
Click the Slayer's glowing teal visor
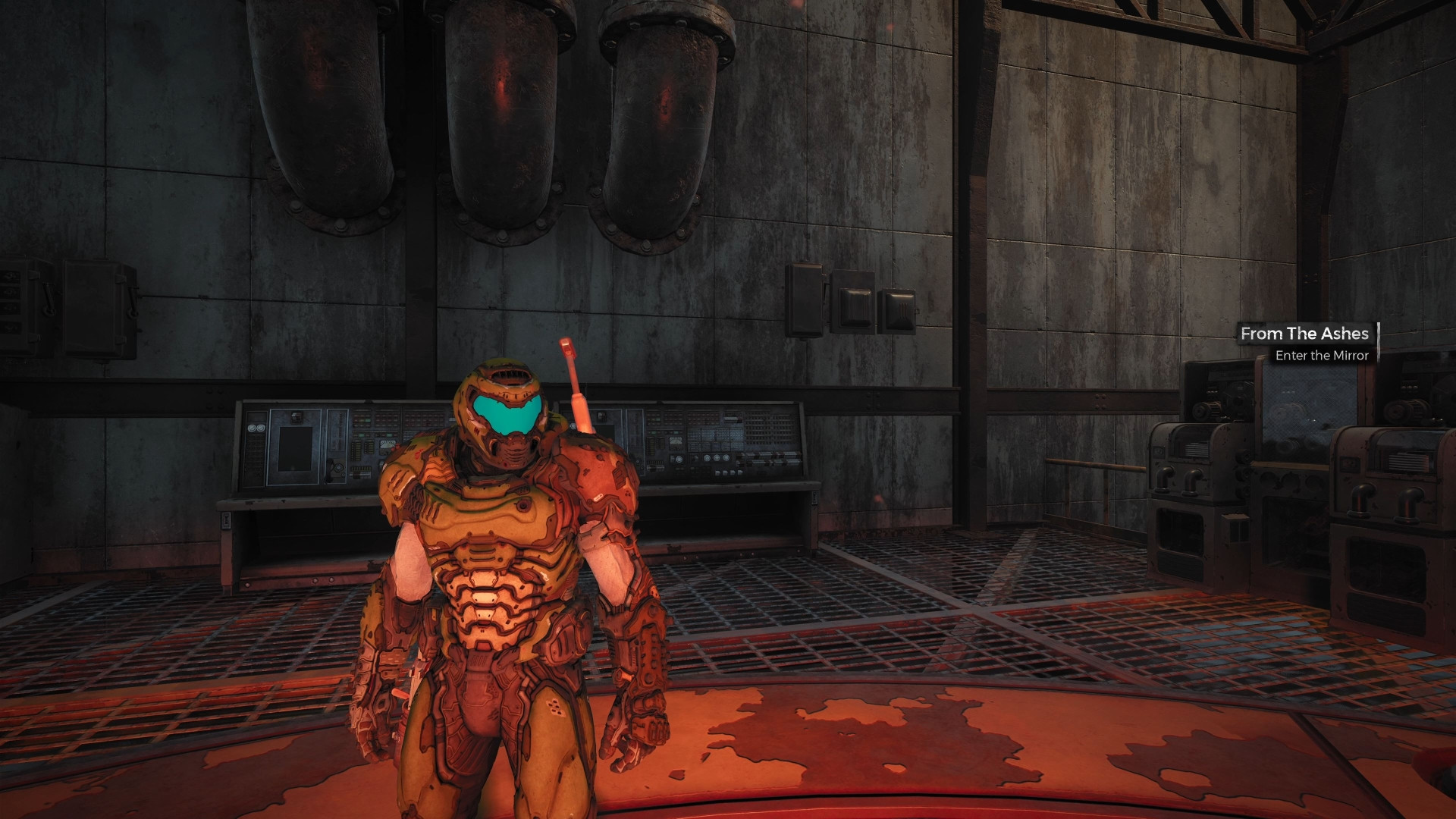coord(504,416)
